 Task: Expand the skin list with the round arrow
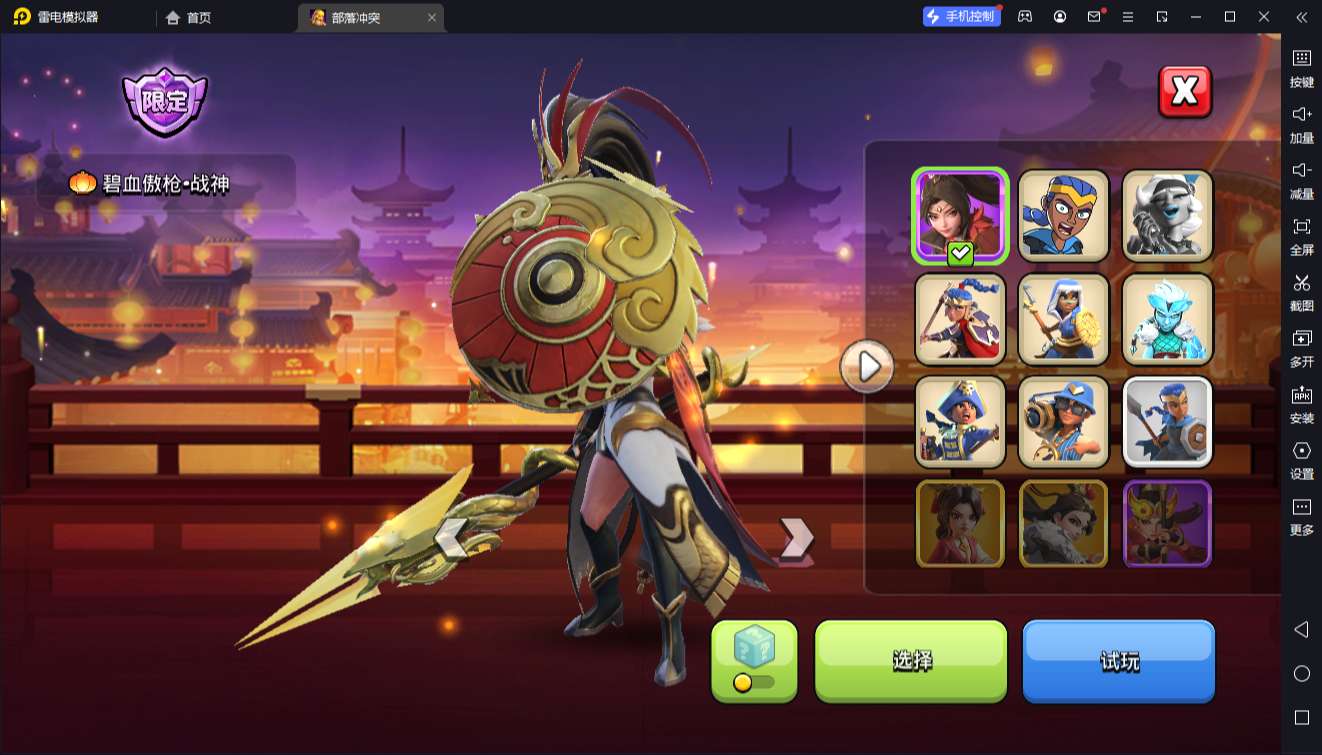pos(866,367)
